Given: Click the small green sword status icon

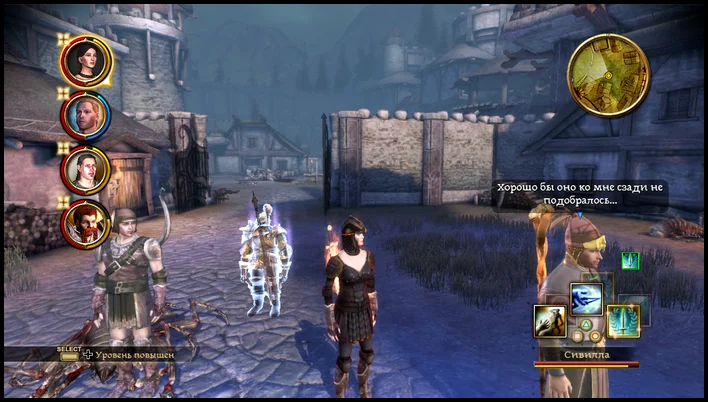Looking at the screenshot, I should (x=630, y=261).
